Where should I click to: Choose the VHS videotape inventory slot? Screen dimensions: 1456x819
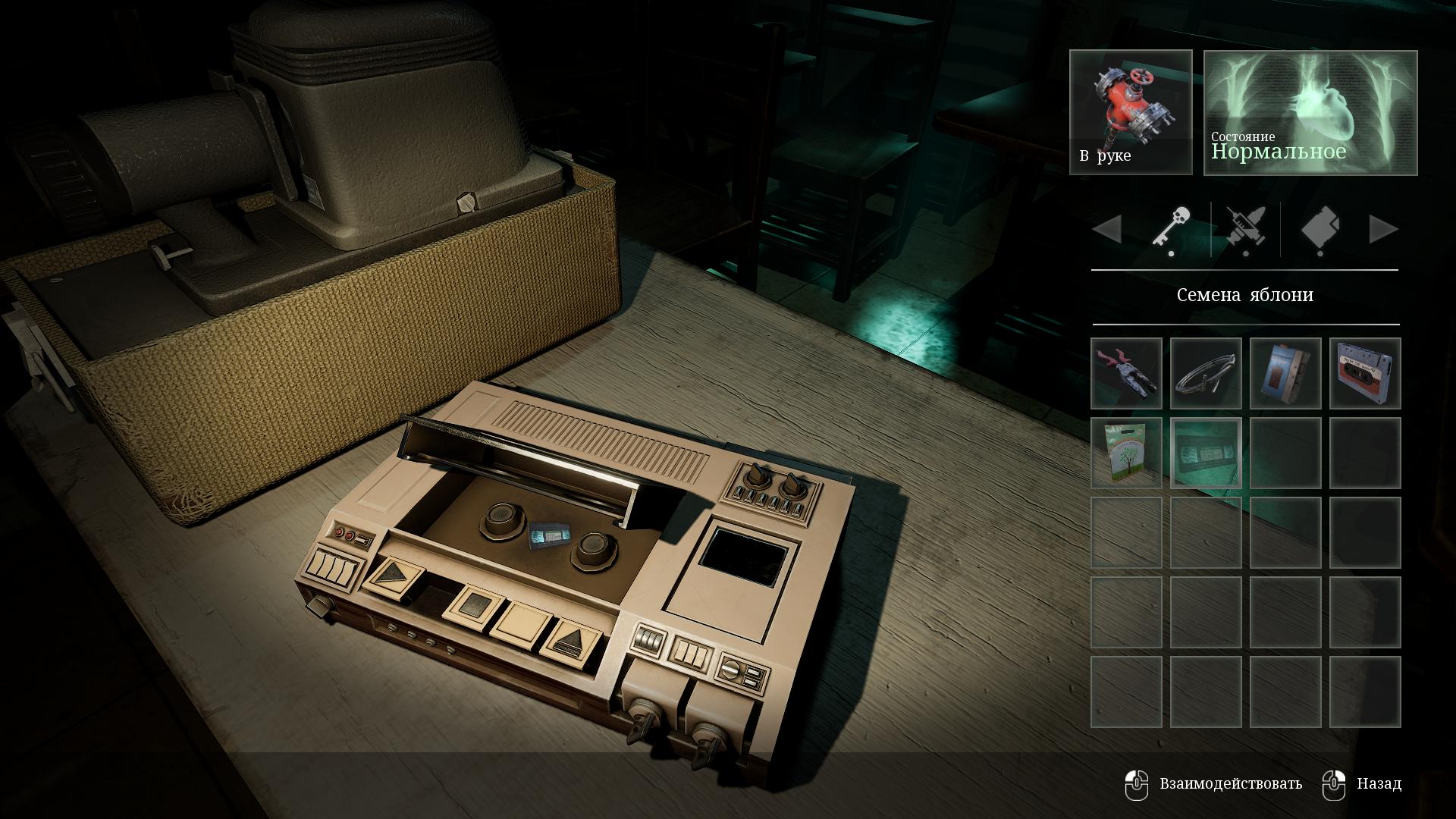click(x=1206, y=453)
